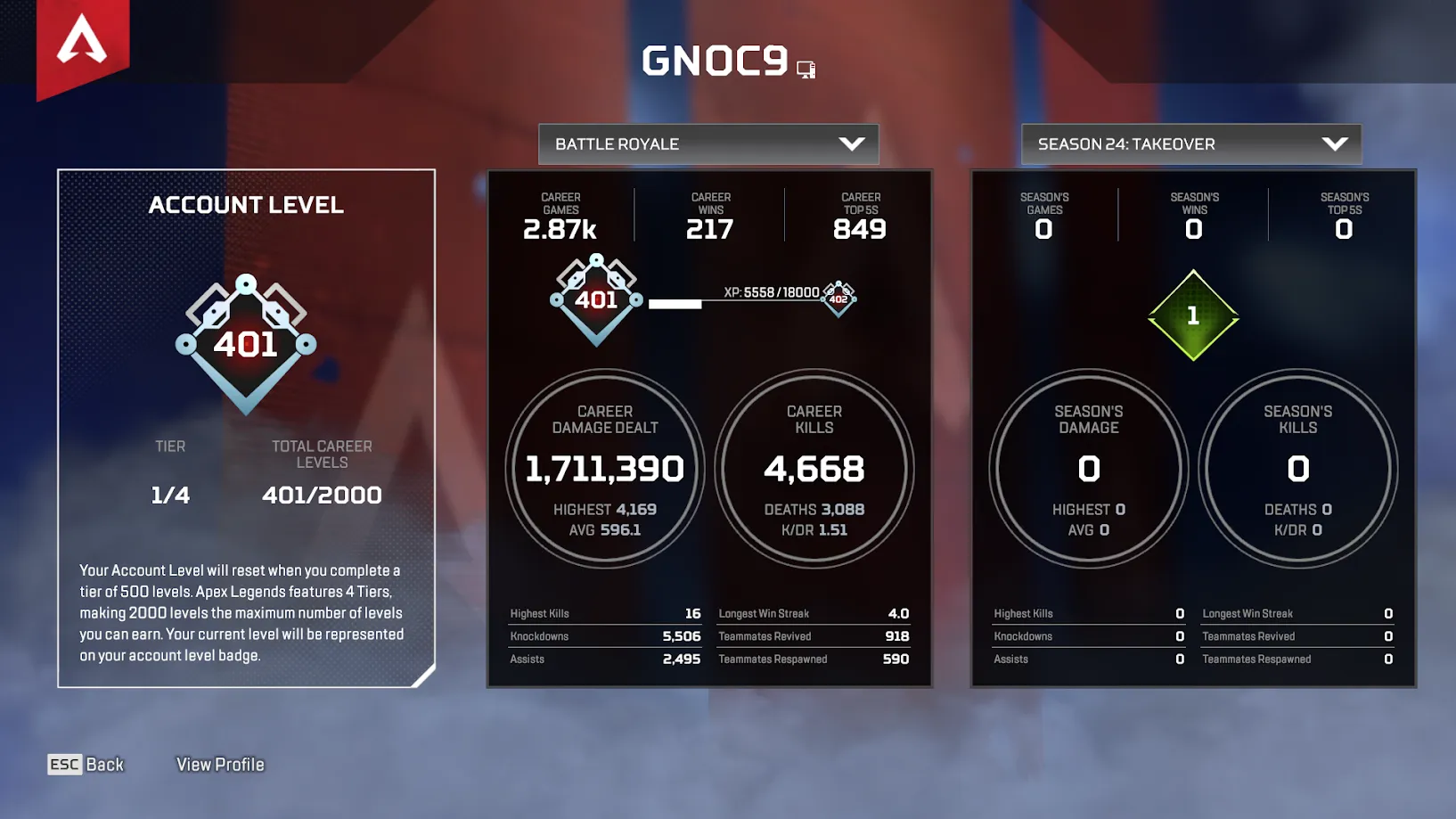Image resolution: width=1456 pixels, height=819 pixels.
Task: Select the Season's Games stat header
Action: (1043, 214)
